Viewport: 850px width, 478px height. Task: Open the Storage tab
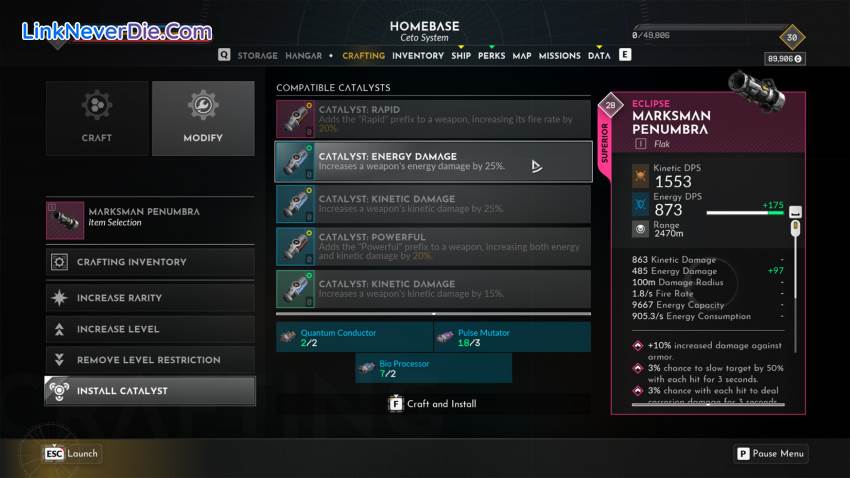tap(259, 56)
